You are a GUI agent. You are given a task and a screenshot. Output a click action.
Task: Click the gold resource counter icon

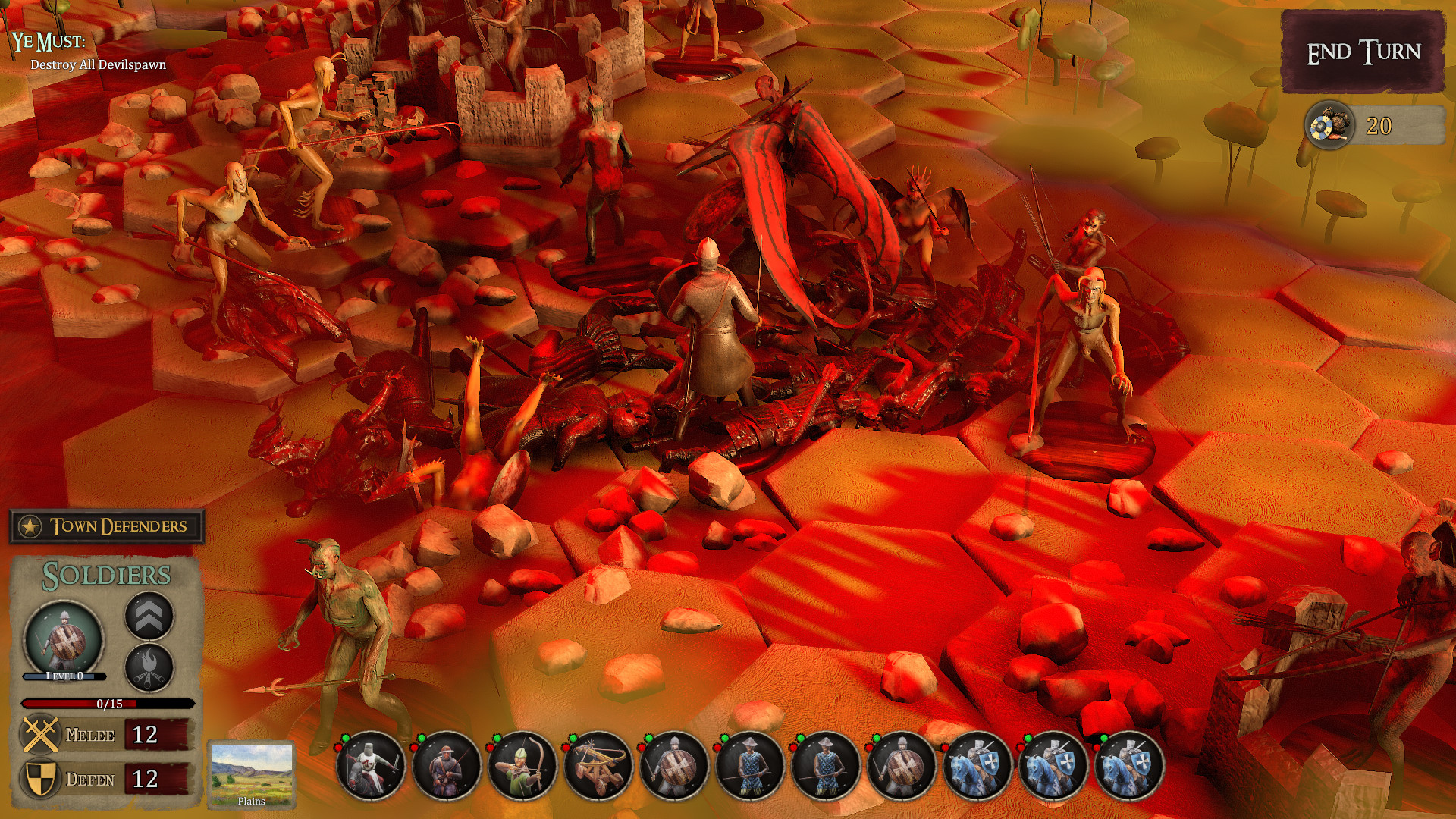point(1329,126)
